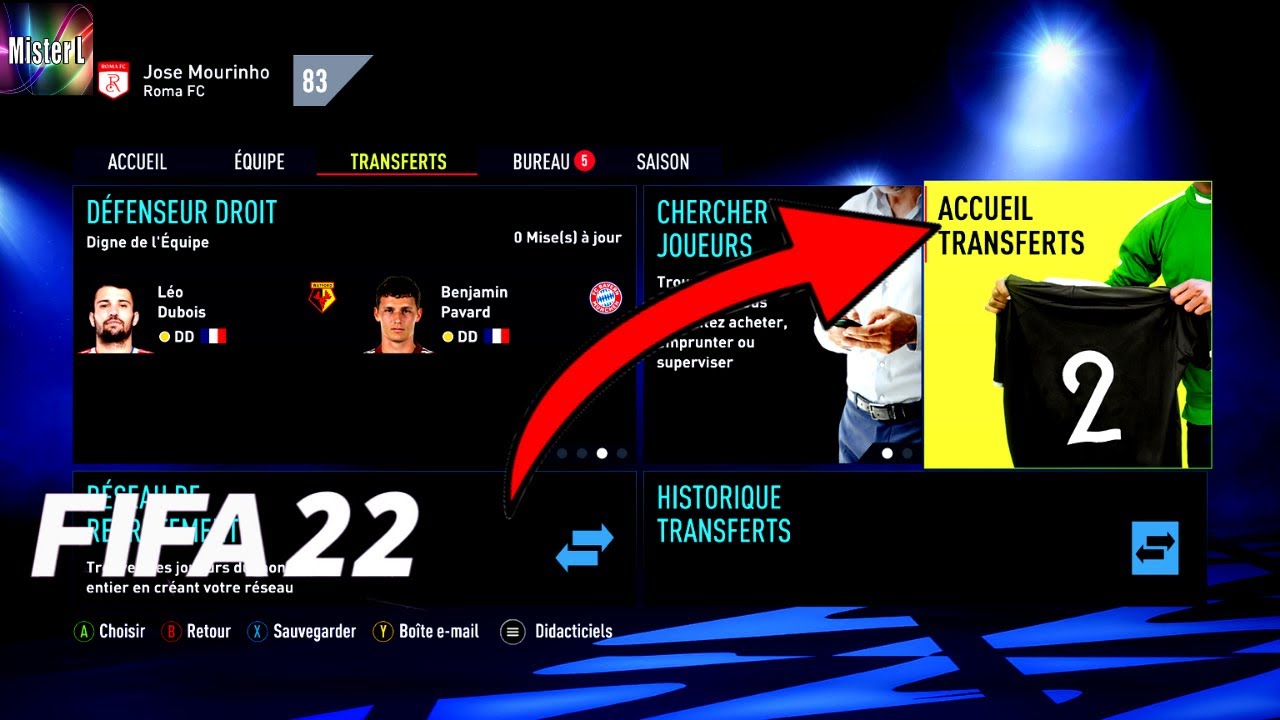Screen dimensions: 1280x720
Task: Select the Accueil Transferts yellow tile
Action: 1067,325
